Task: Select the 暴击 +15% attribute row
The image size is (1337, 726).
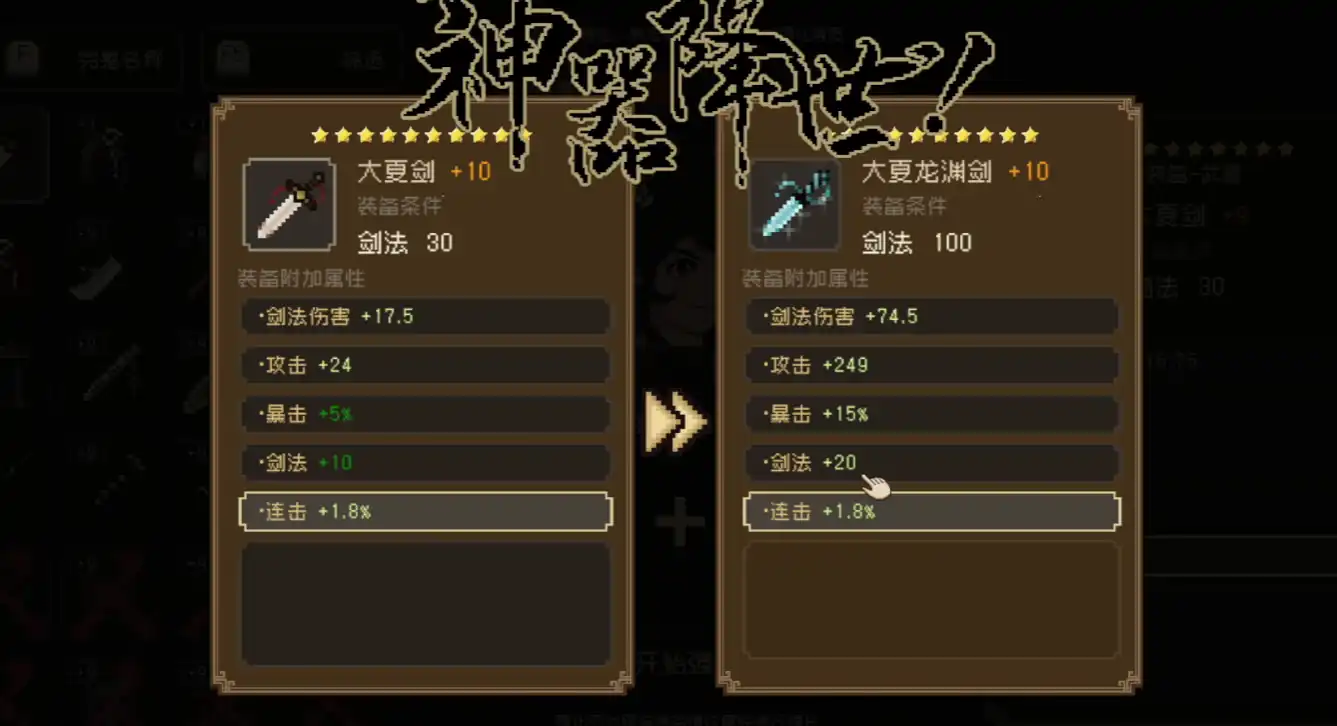Action: point(931,414)
